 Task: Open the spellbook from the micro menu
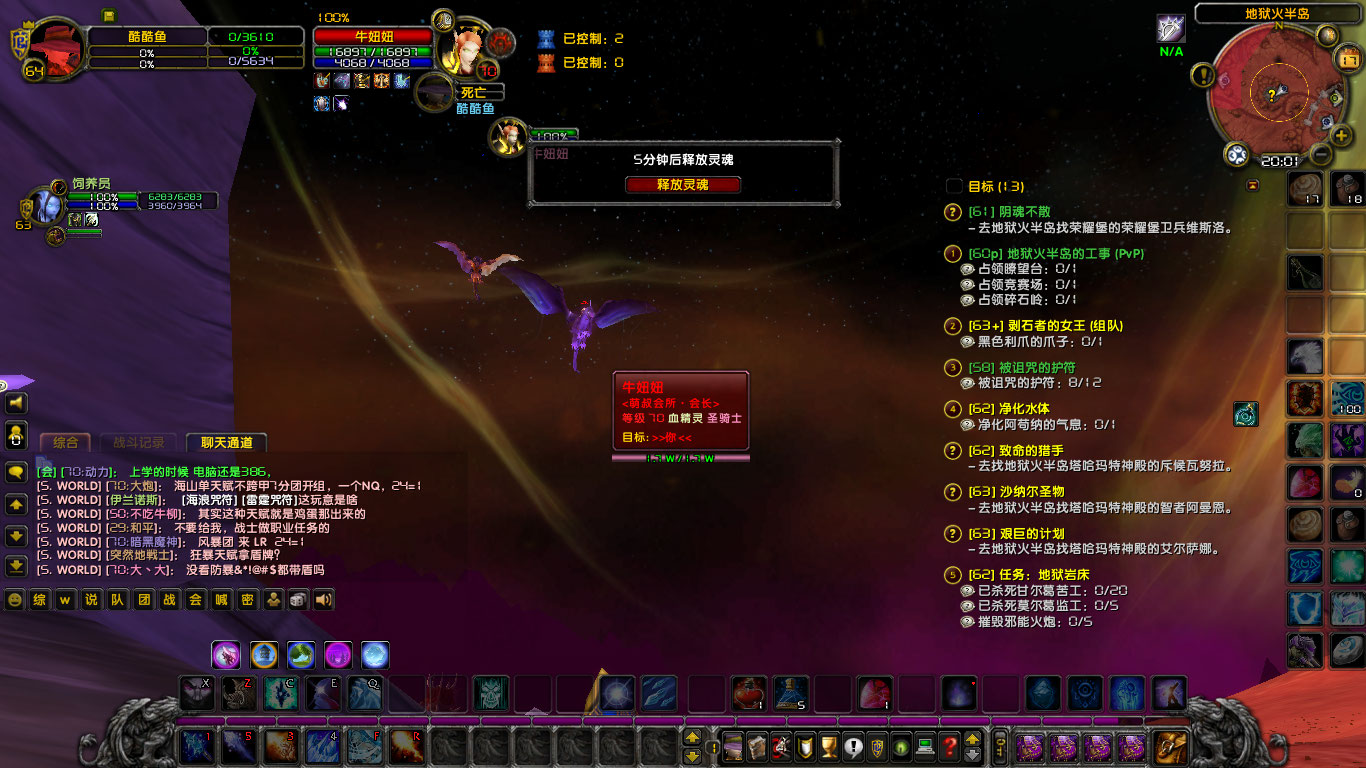[757, 746]
